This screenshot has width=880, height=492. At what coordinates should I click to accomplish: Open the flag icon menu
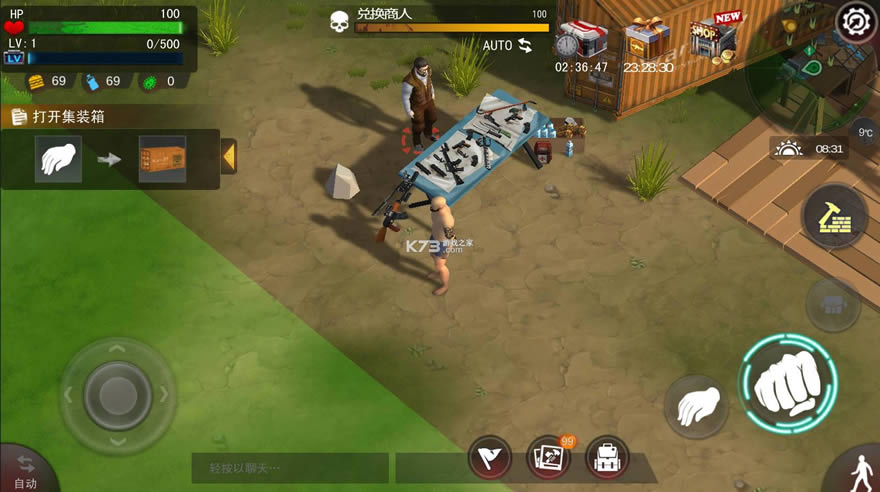click(x=490, y=458)
